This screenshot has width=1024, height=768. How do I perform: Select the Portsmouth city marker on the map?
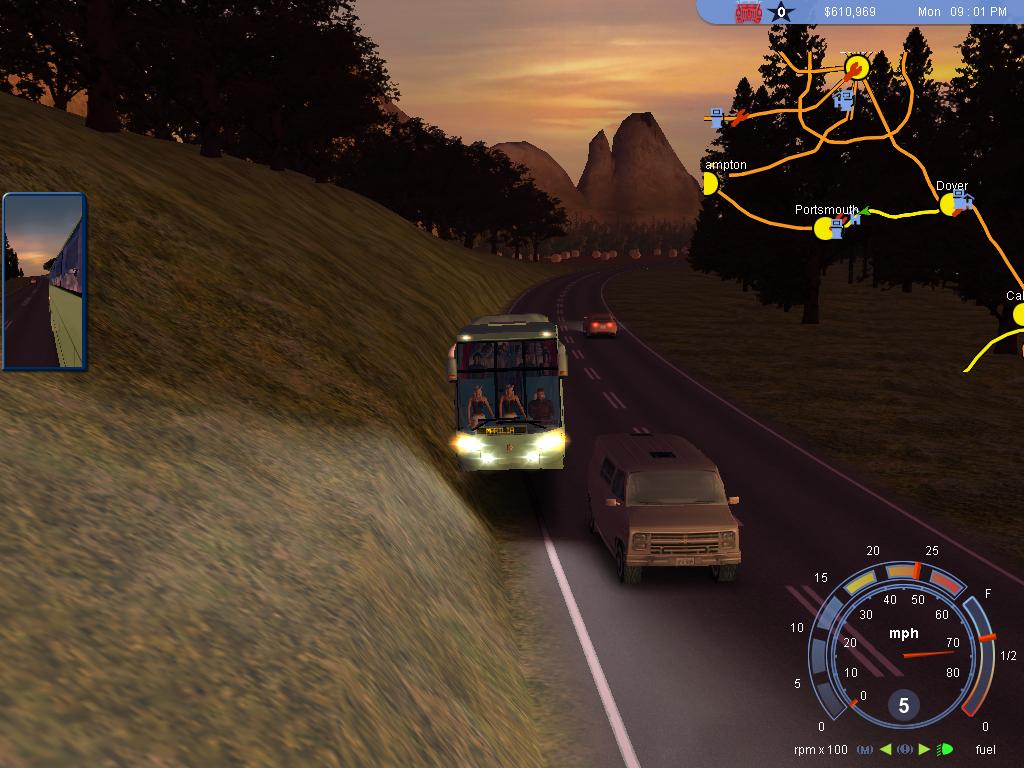coord(824,229)
